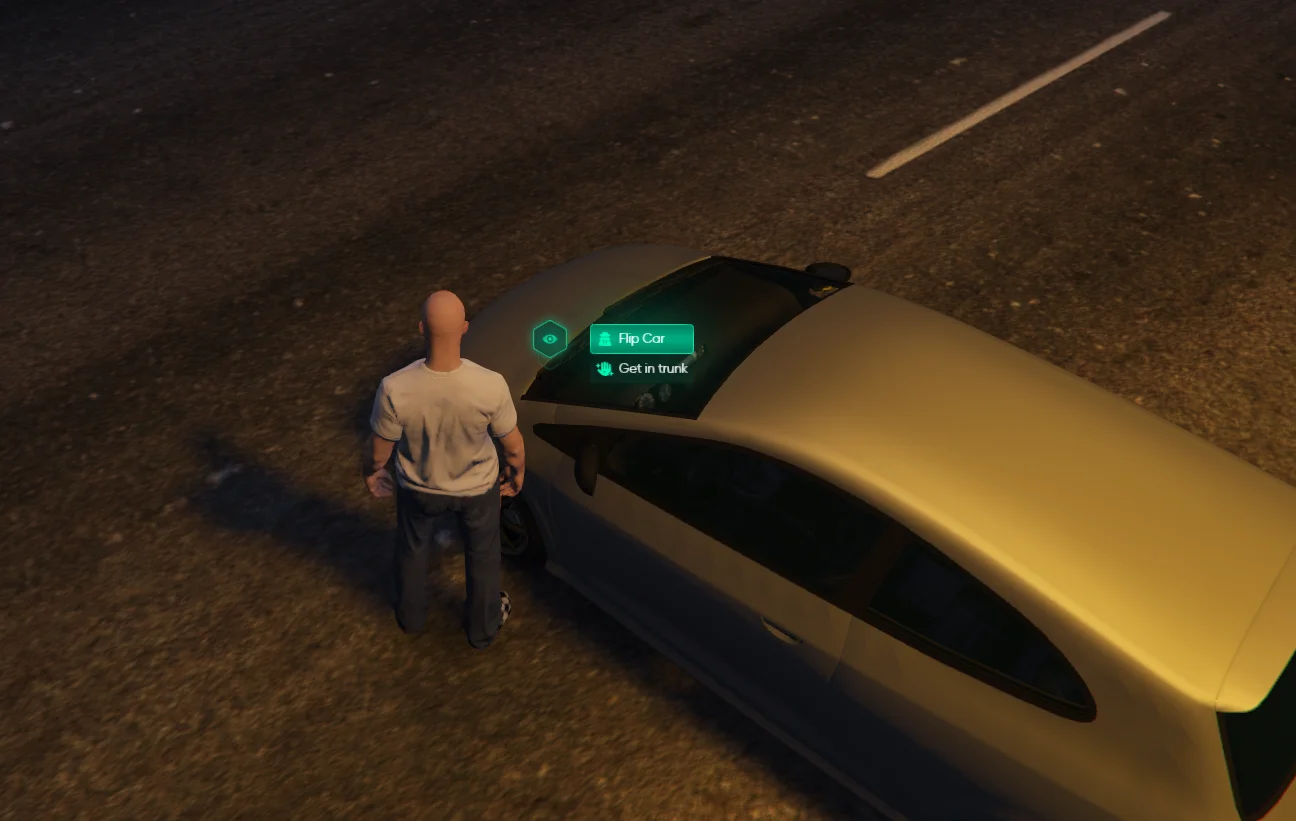Select the Flip Car option

coord(641,339)
